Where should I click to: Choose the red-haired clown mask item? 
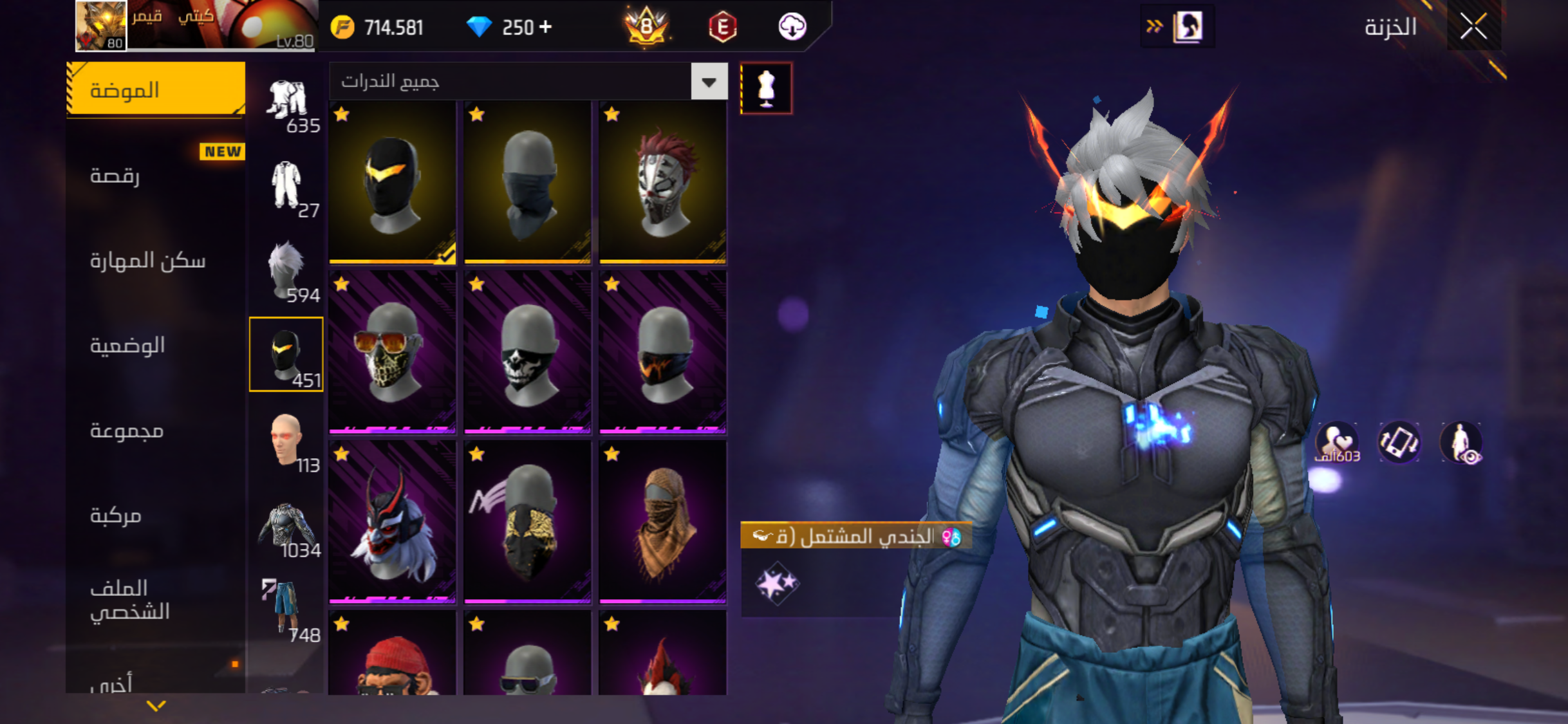point(662,182)
